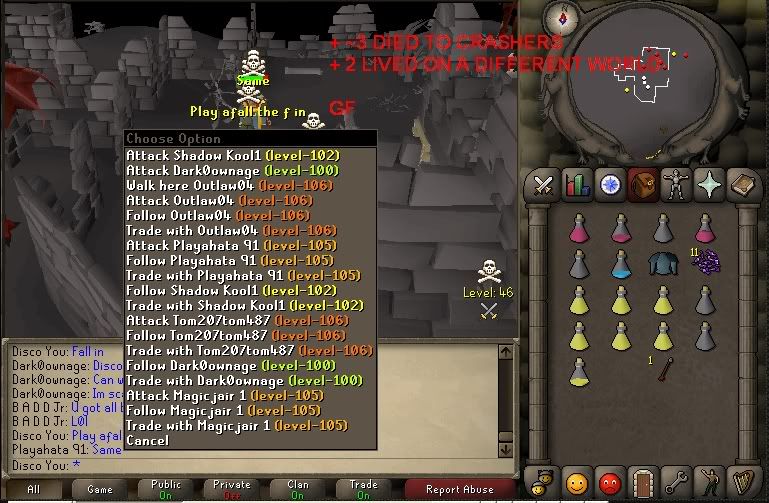This screenshot has height=503, width=769.
Task: Click the Report Abuse button
Action: [459, 489]
